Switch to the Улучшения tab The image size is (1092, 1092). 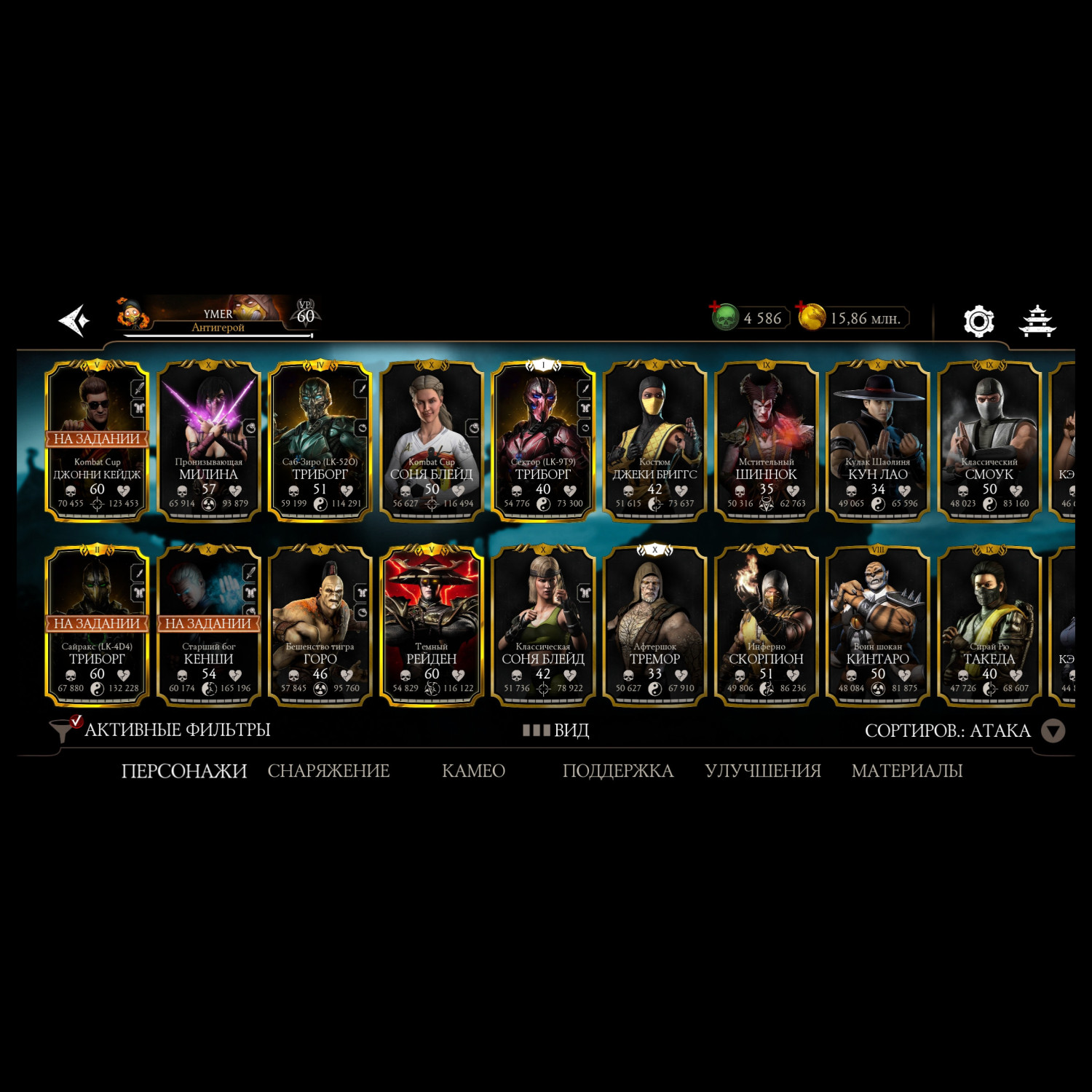(x=762, y=770)
